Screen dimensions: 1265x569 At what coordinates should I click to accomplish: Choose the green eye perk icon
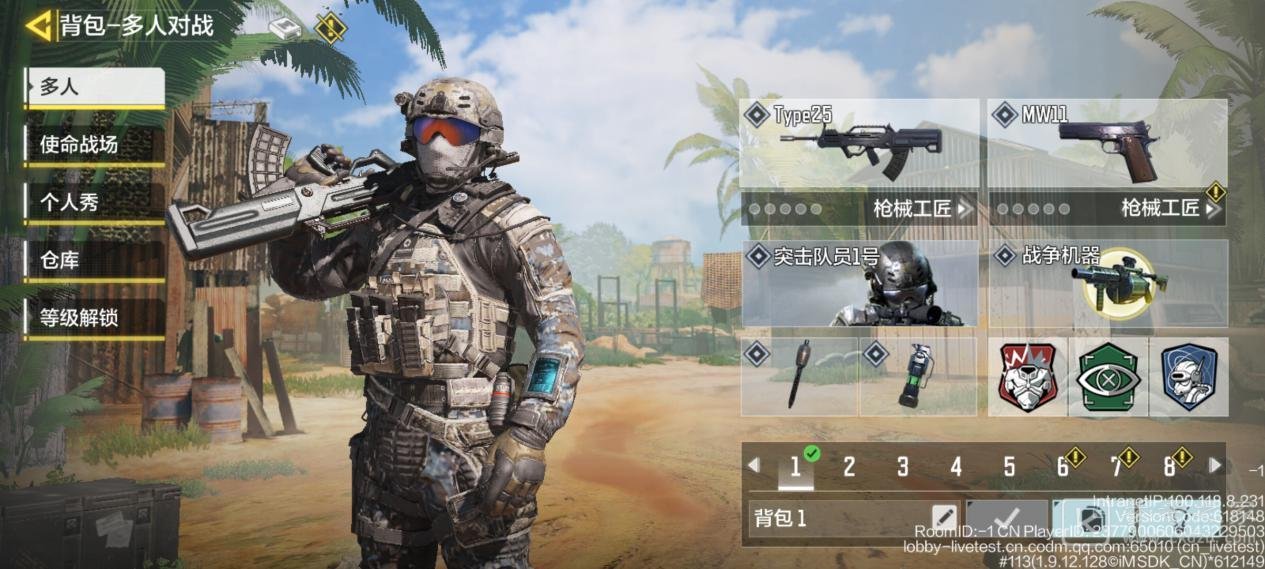1107,376
